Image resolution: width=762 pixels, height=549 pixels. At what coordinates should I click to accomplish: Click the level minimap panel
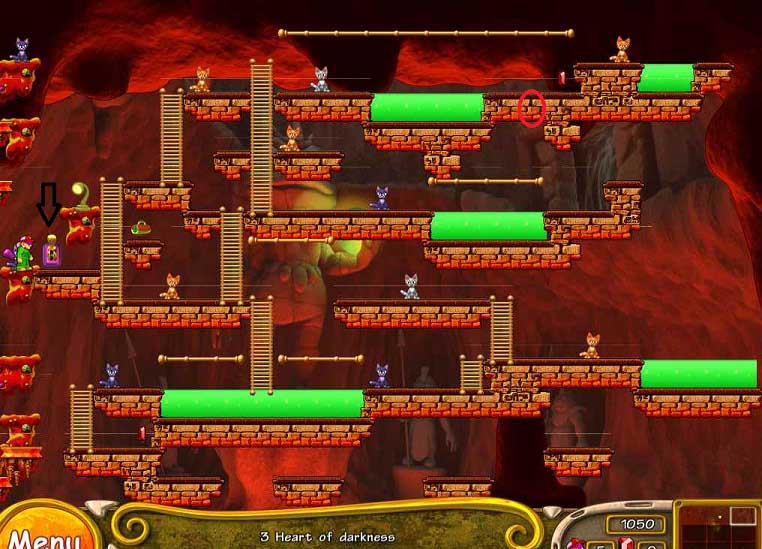719,527
